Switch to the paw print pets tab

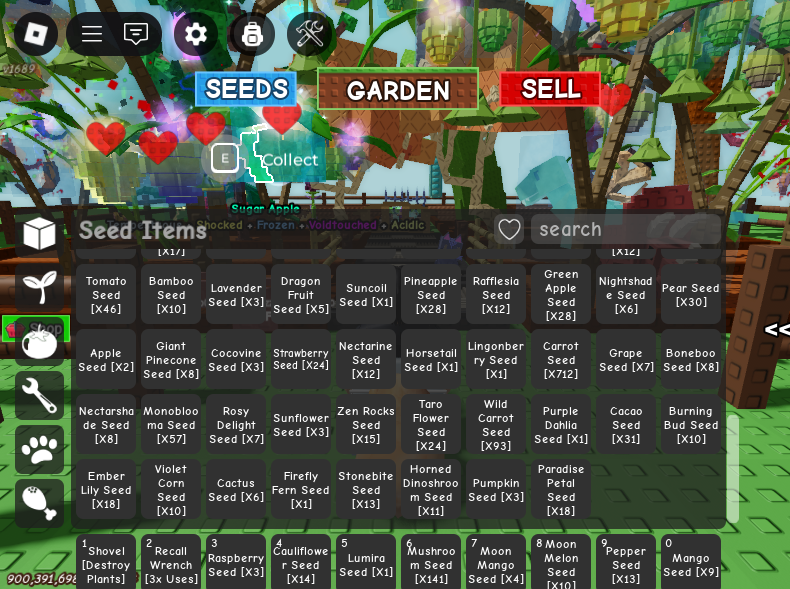40,449
